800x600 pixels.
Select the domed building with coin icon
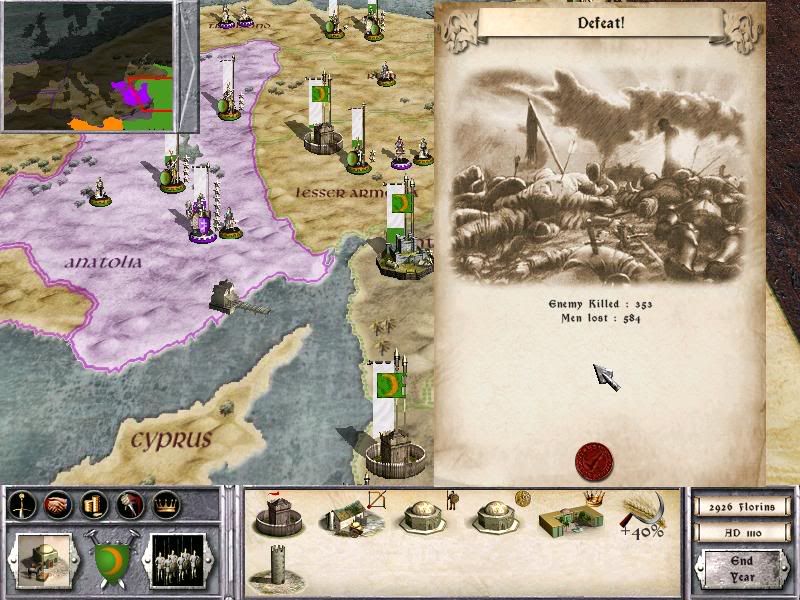click(x=495, y=514)
